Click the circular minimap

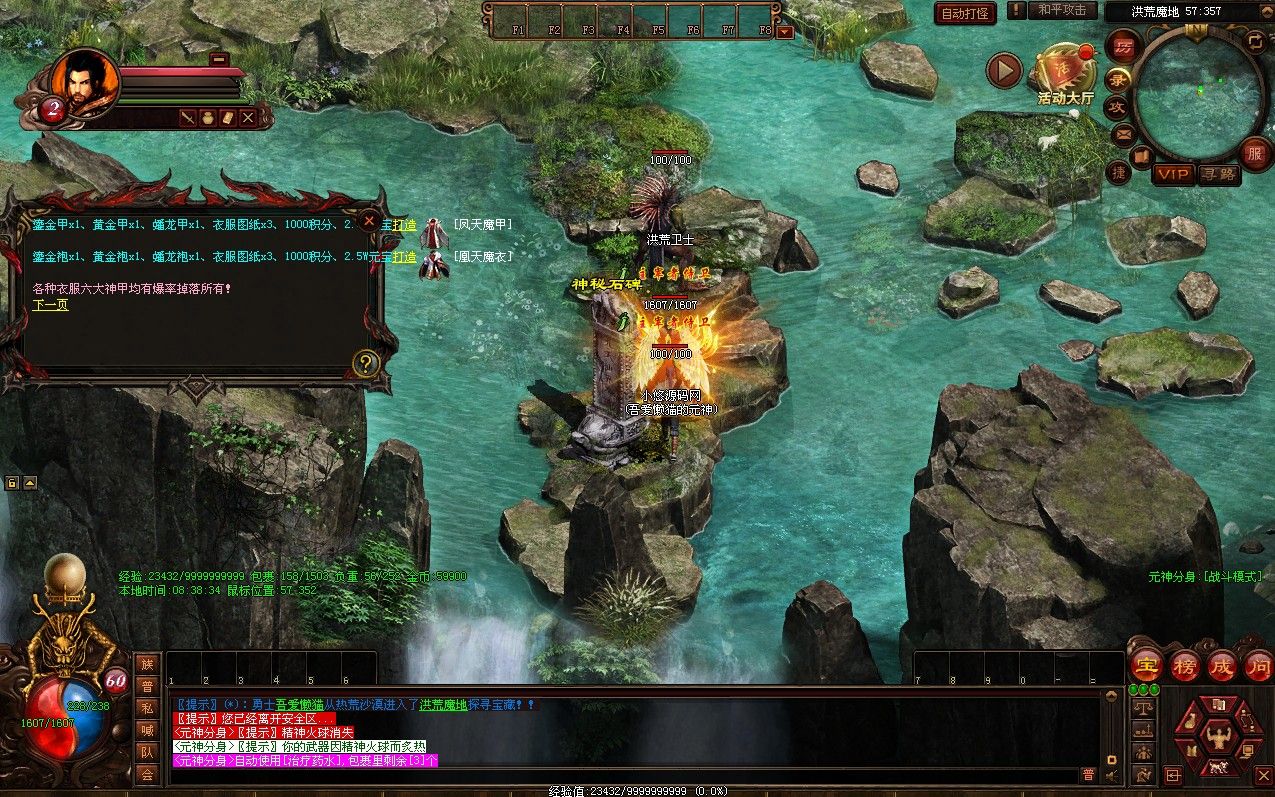pyautogui.click(x=1199, y=90)
